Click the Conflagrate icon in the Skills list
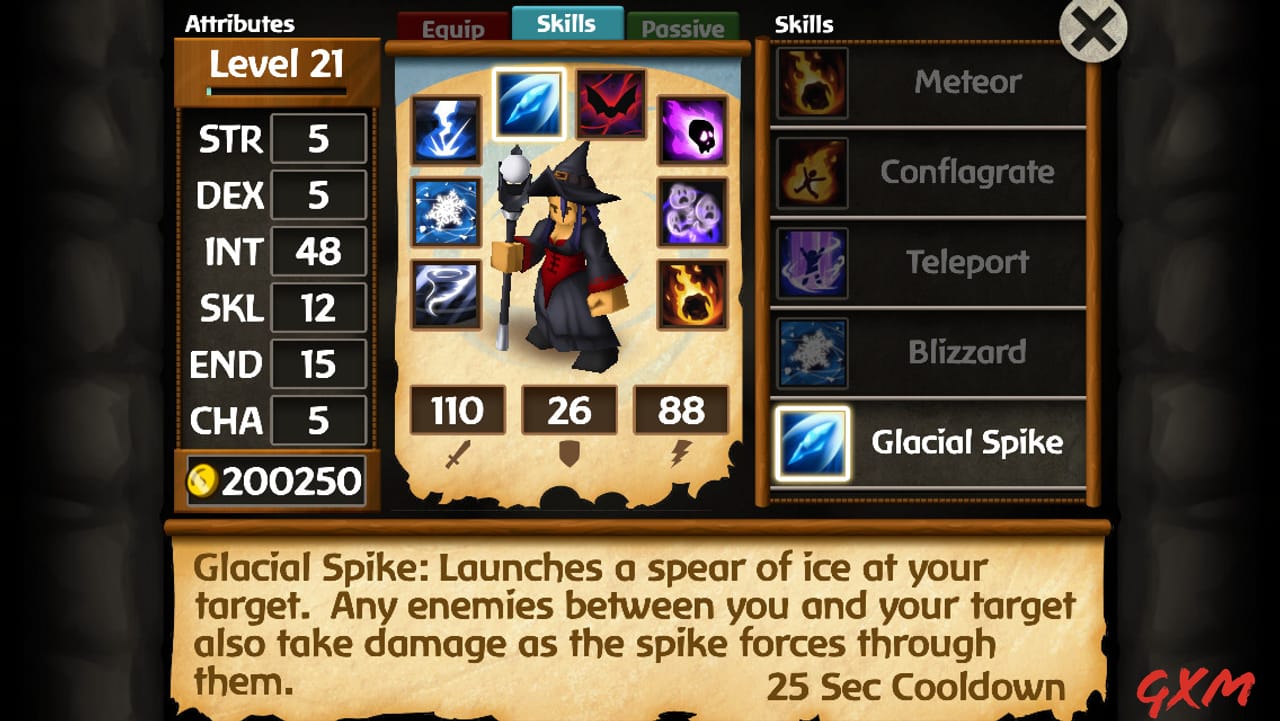 coord(811,172)
